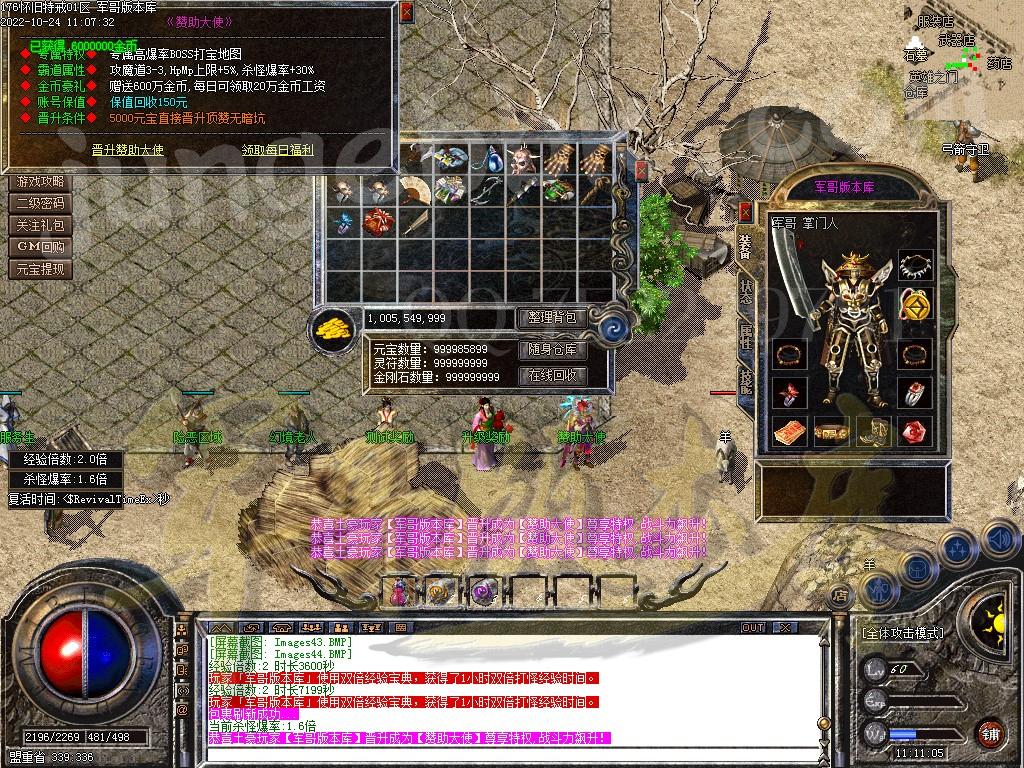The image size is (1024, 768).
Task: Open the 二级密码 secondary password menu
Action: [x=41, y=203]
